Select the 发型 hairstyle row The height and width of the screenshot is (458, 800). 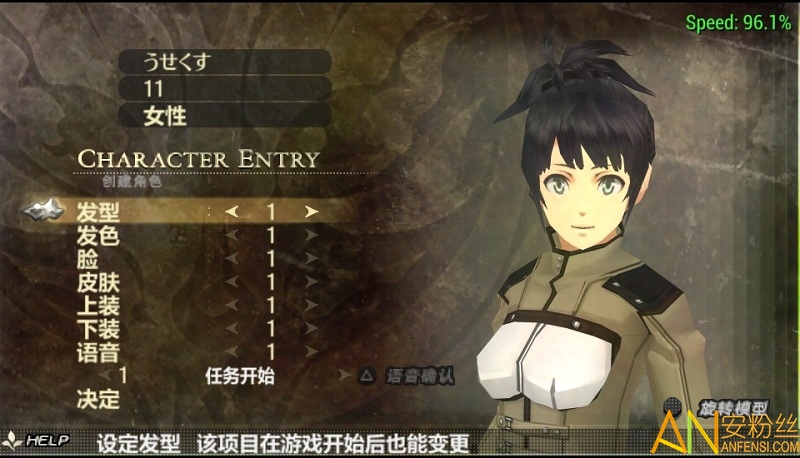click(x=98, y=212)
